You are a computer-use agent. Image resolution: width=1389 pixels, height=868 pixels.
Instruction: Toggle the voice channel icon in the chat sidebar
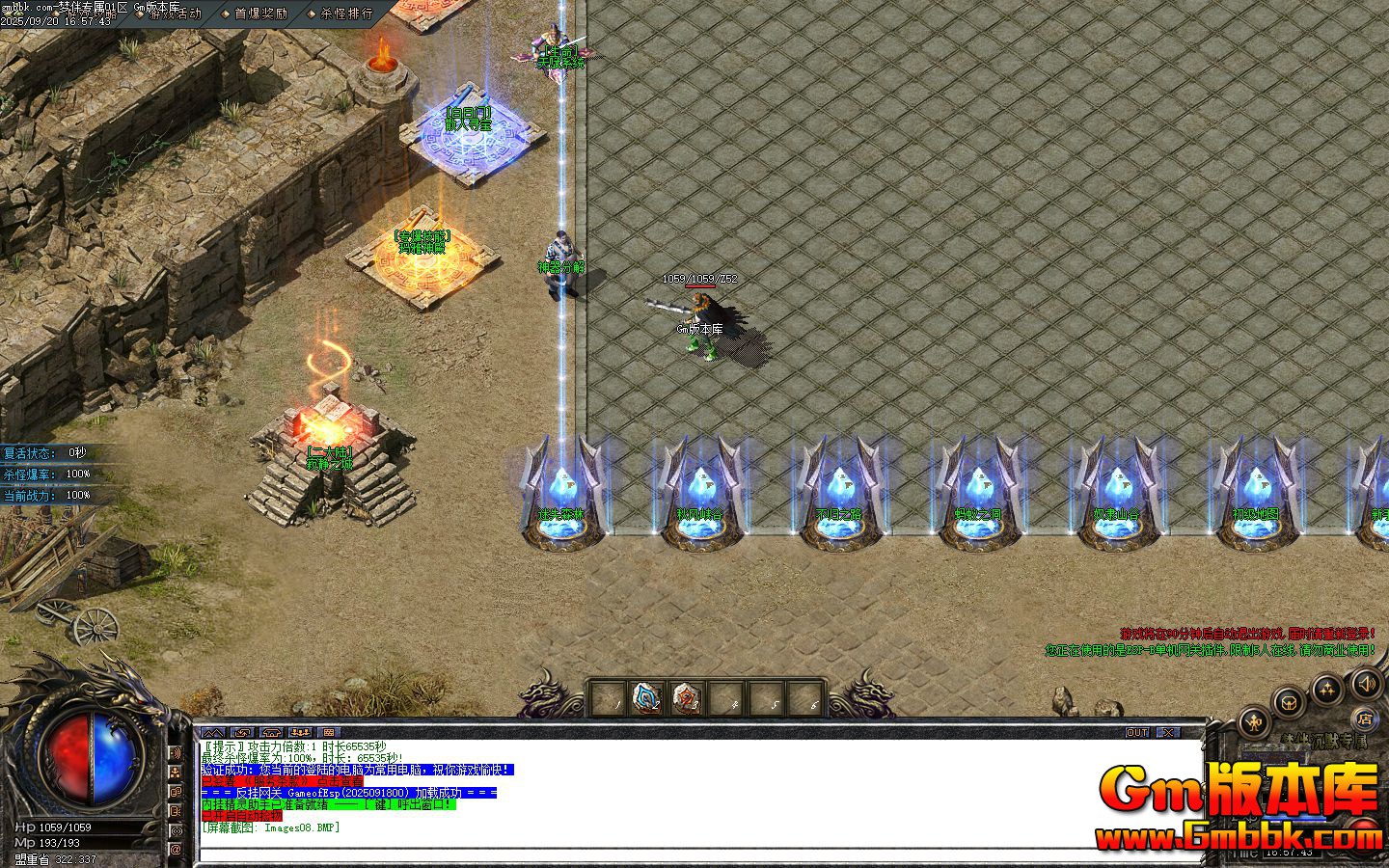175,828
